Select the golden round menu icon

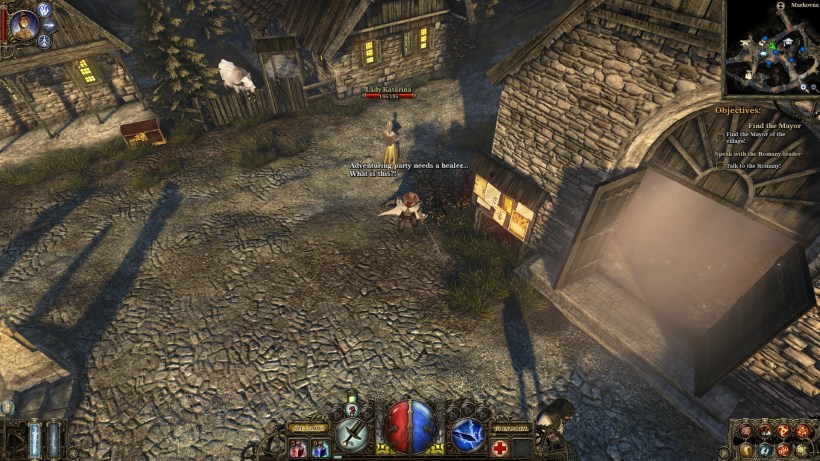[748, 449]
